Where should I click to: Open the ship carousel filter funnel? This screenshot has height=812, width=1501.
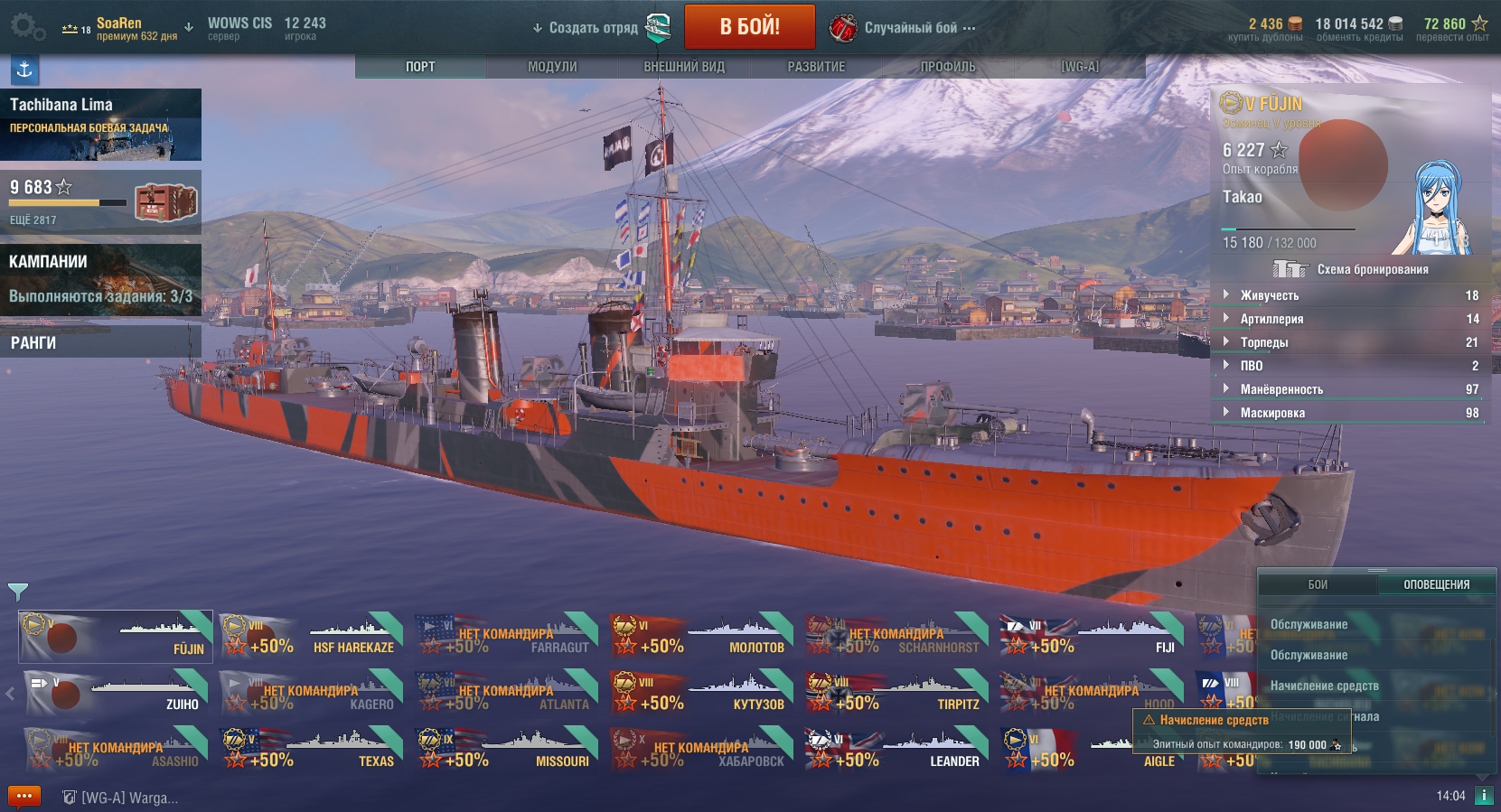pyautogui.click(x=17, y=592)
